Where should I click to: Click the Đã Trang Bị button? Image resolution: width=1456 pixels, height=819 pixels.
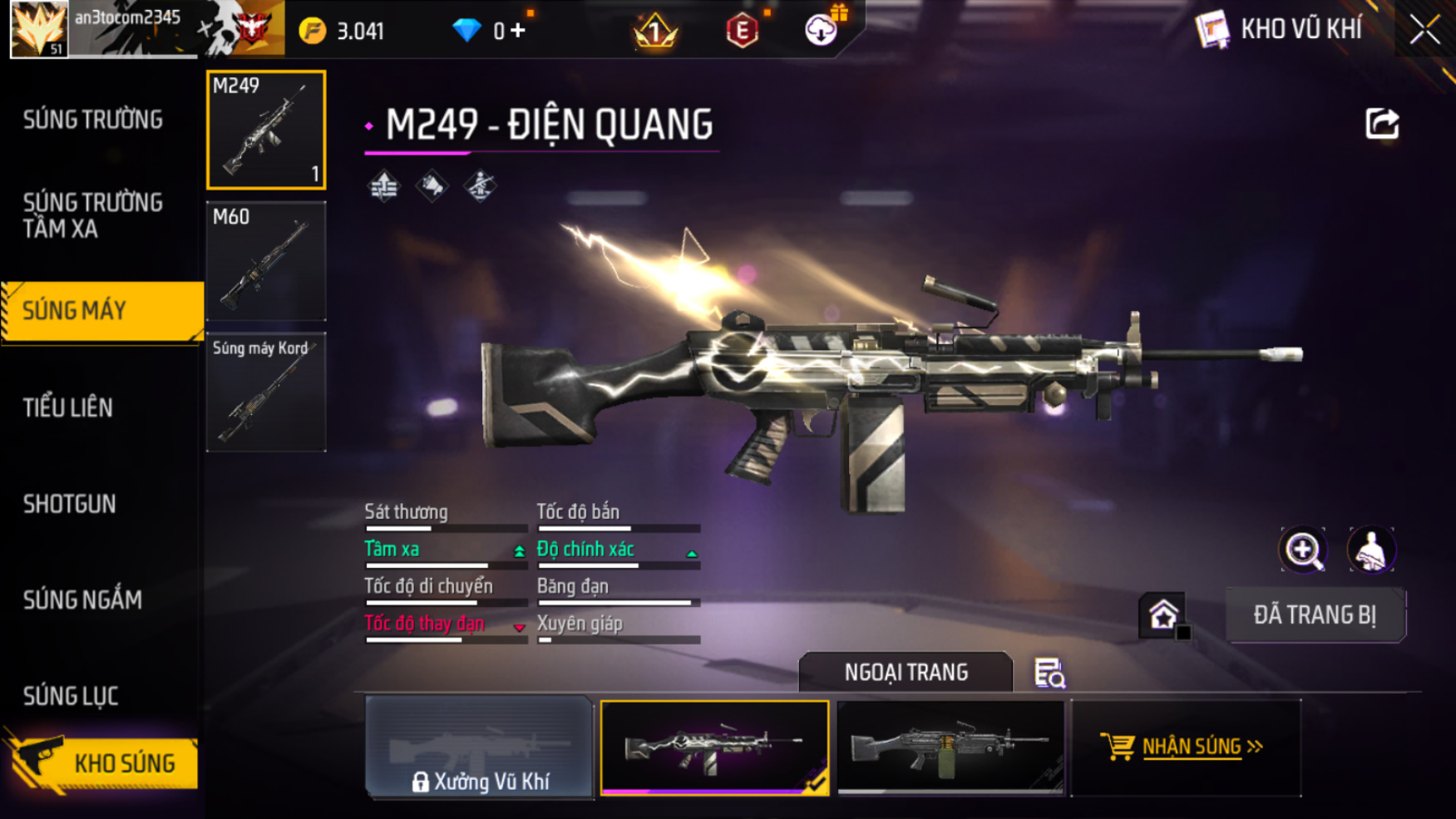point(1315,615)
